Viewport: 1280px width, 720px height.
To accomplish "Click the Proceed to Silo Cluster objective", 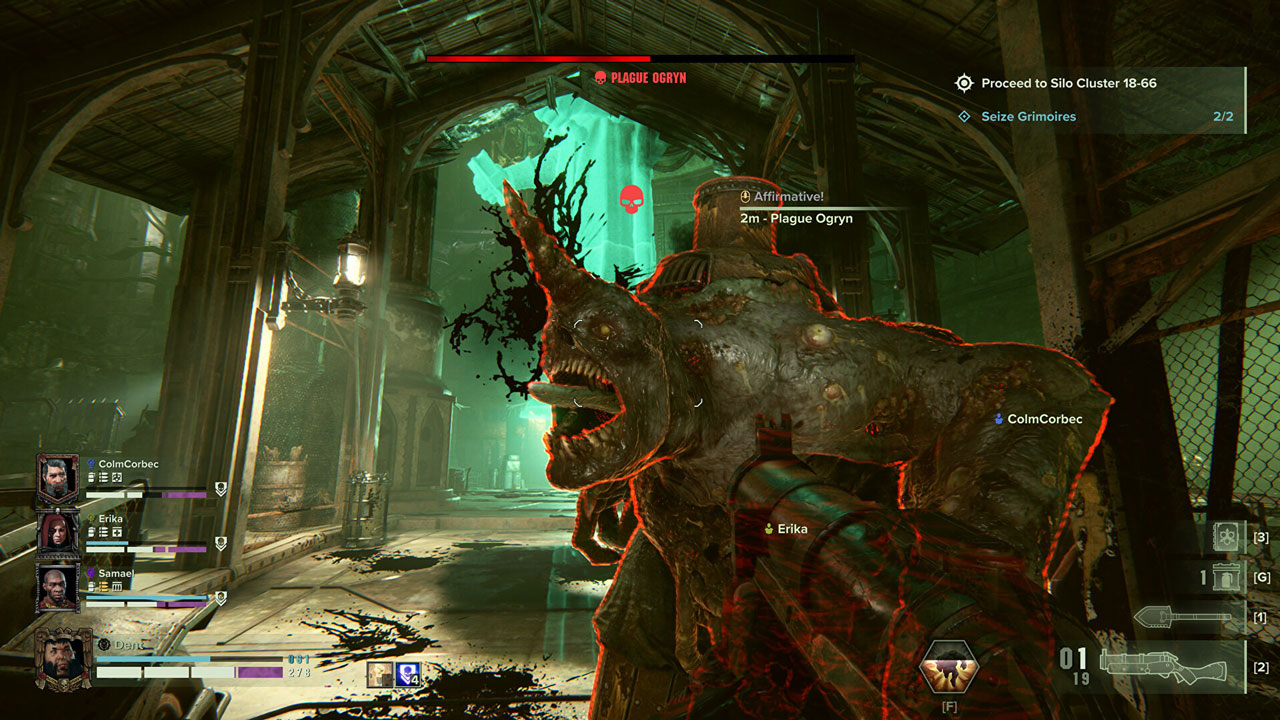I will click(x=1068, y=84).
